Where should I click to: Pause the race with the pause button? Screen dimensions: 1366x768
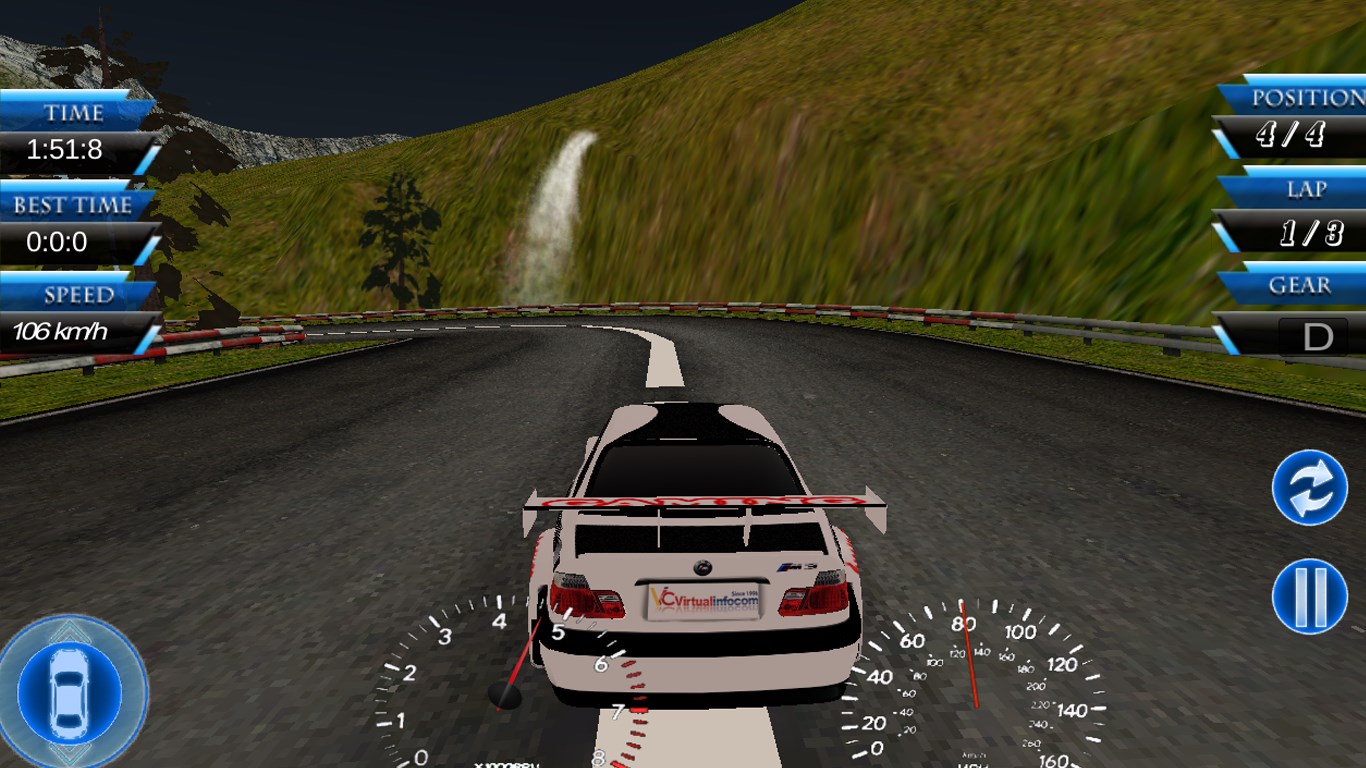coord(1309,596)
